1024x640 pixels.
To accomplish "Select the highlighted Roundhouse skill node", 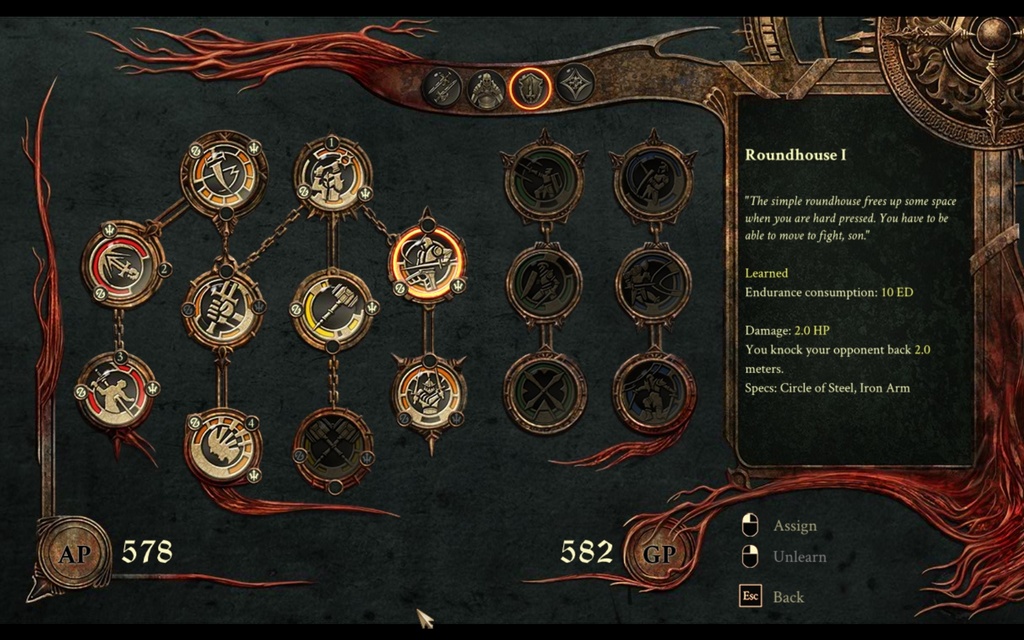I will 427,263.
